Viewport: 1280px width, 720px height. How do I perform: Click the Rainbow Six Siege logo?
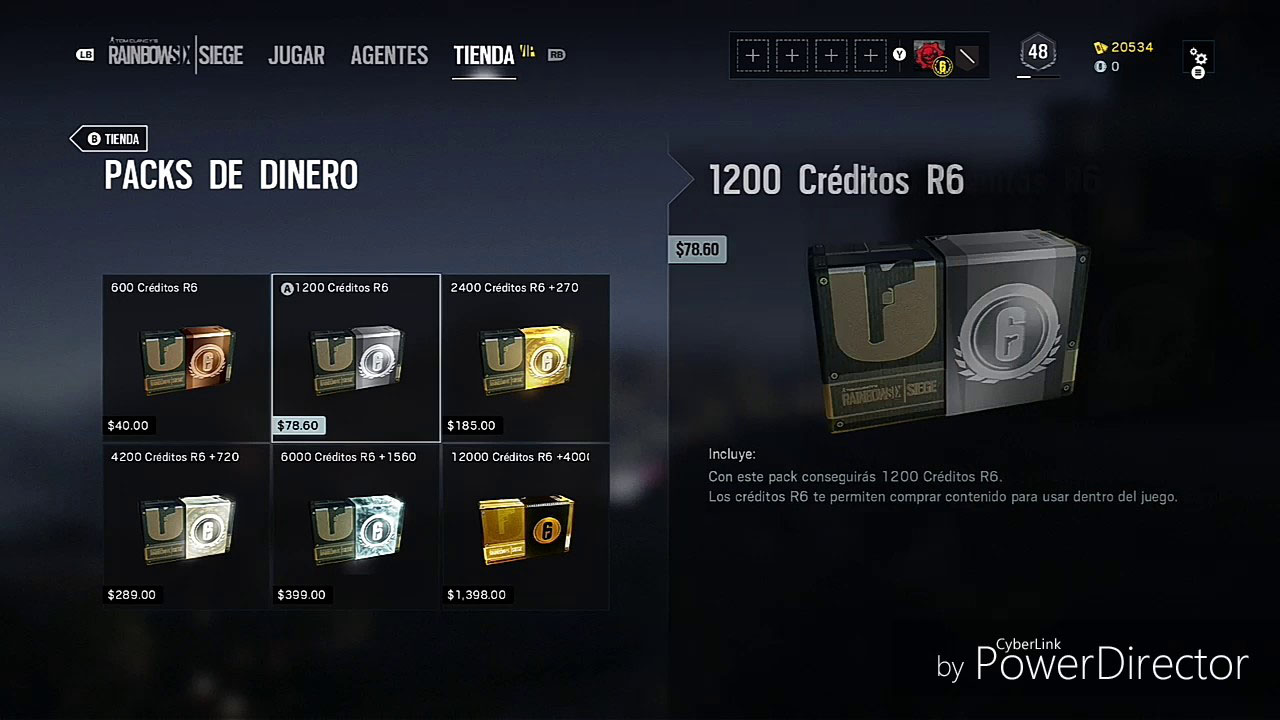[x=176, y=55]
